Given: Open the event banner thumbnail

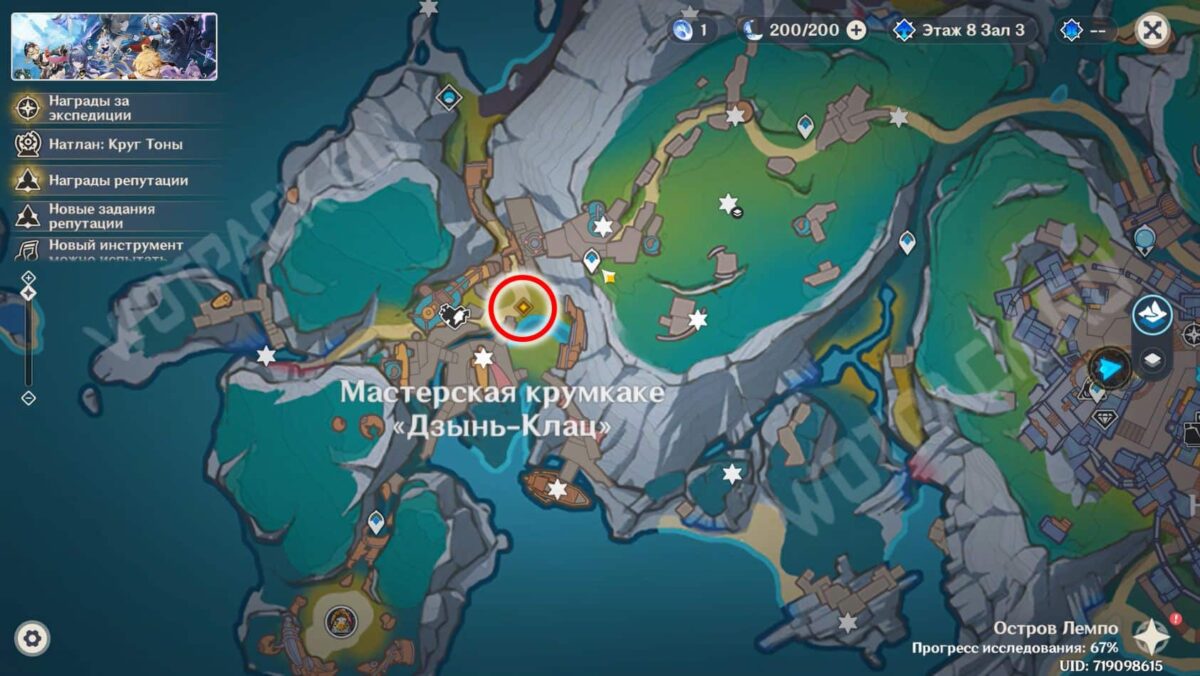Looking at the screenshot, I should coord(114,46).
